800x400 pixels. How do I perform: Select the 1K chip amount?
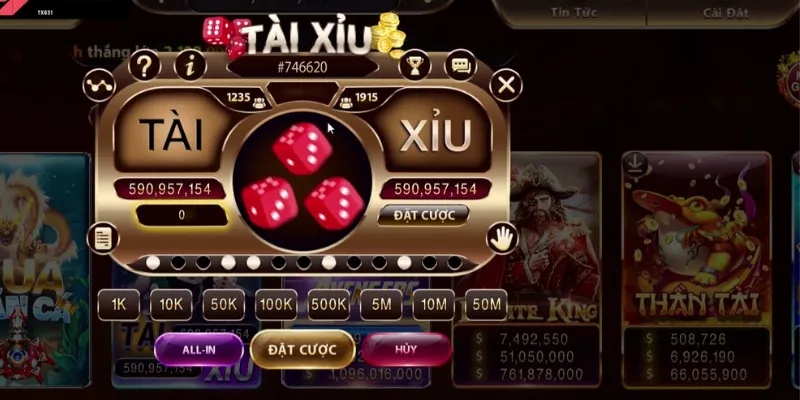tap(119, 304)
